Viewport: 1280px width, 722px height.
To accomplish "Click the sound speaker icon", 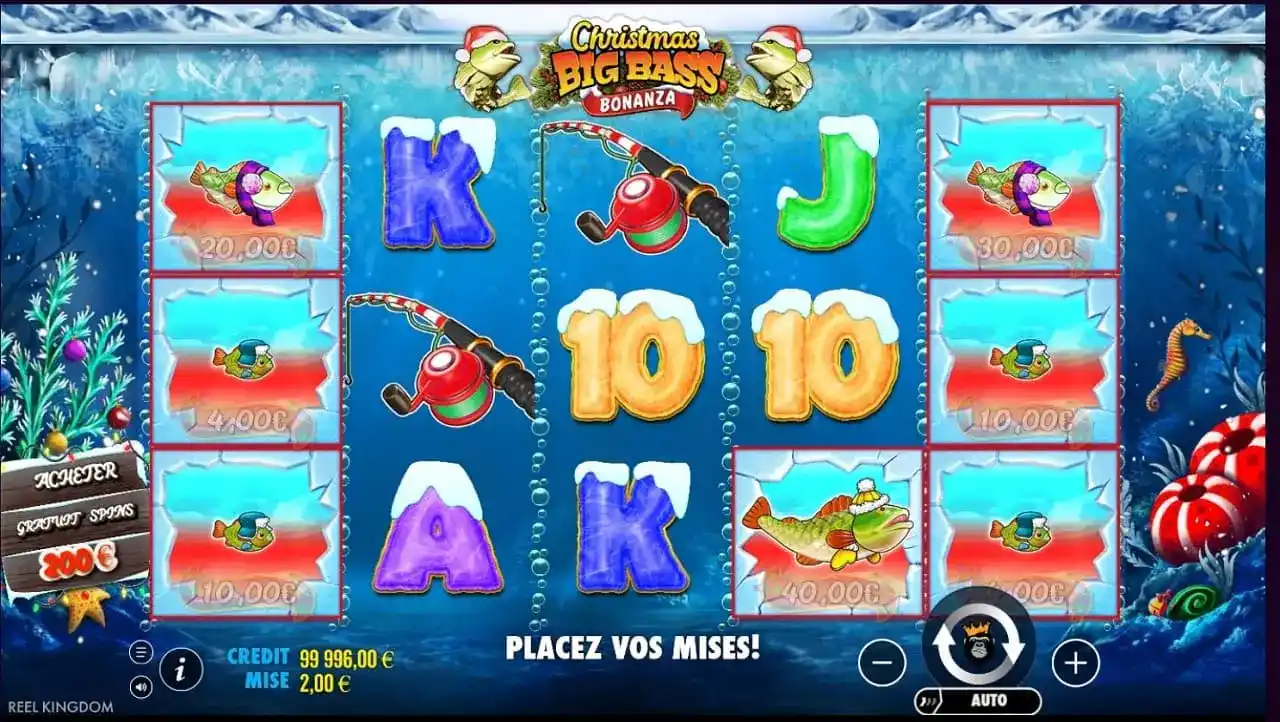I will click(x=139, y=684).
